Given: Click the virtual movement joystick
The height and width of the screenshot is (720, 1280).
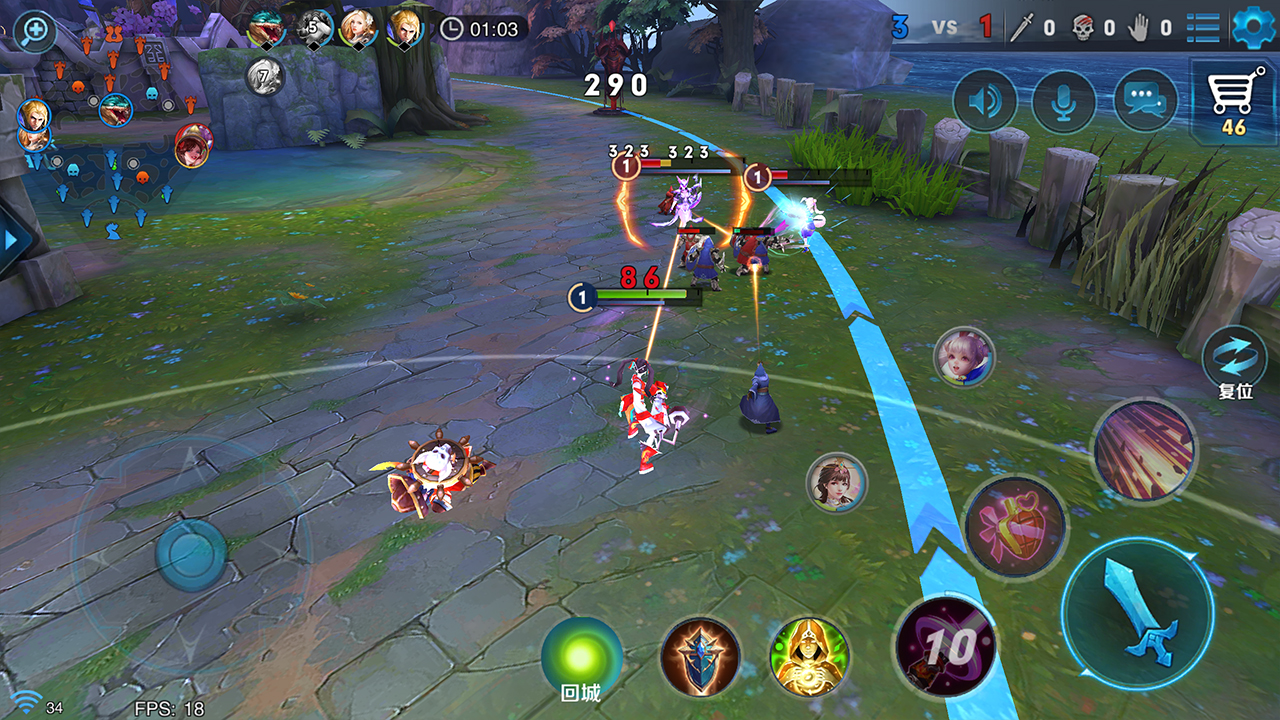Looking at the screenshot, I should point(191,553).
